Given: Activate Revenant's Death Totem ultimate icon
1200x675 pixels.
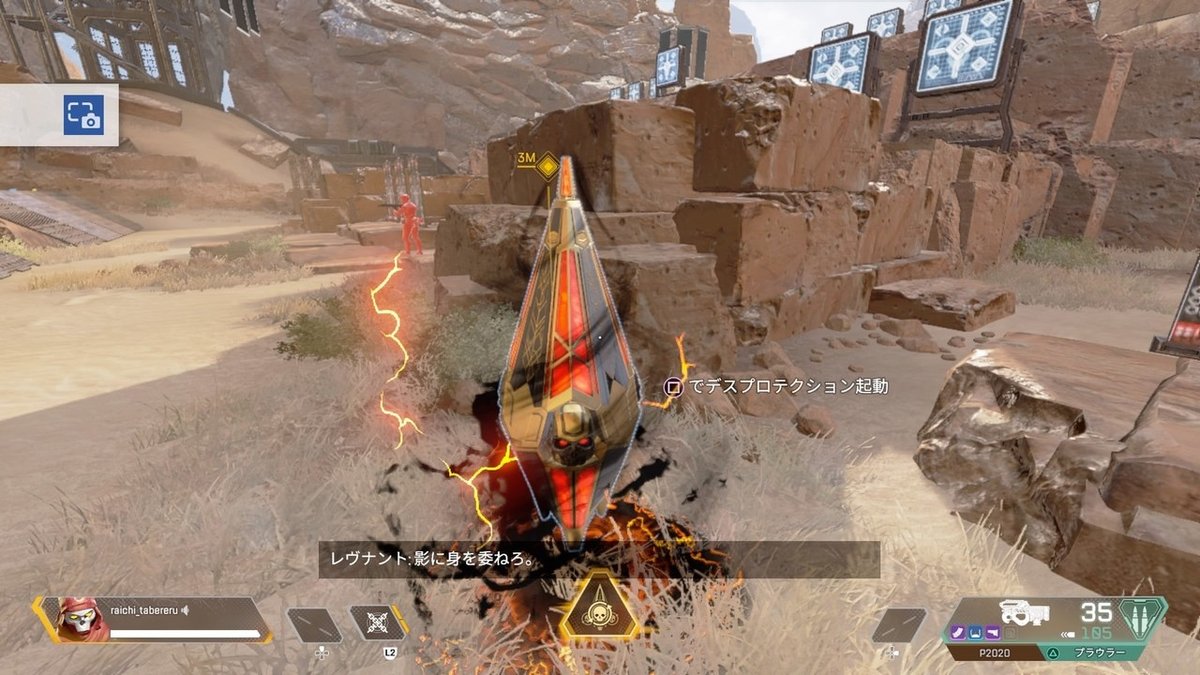Looking at the screenshot, I should [600, 608].
